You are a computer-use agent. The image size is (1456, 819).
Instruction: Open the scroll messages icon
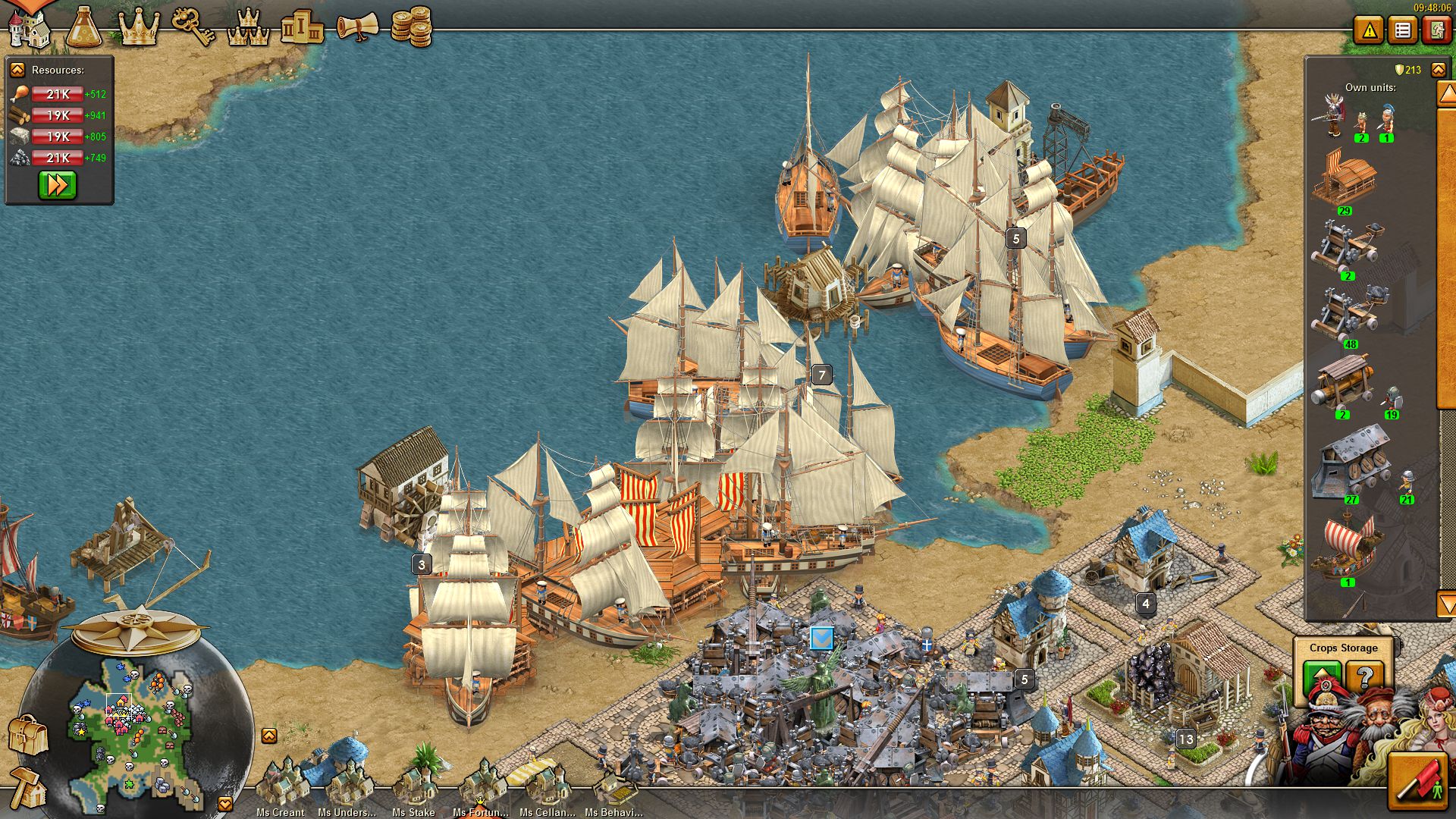(x=356, y=29)
